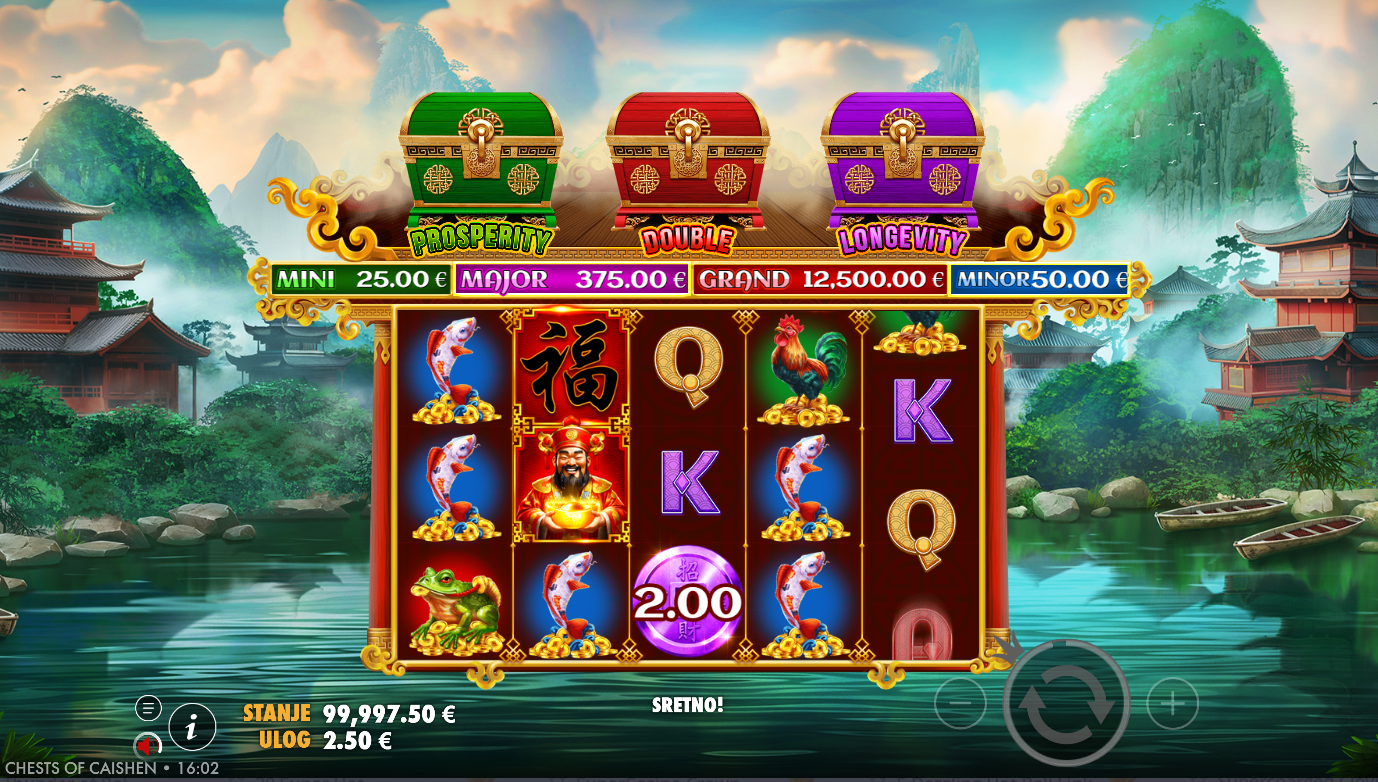Open the hamburger menu
The image size is (1378, 782).
148,708
